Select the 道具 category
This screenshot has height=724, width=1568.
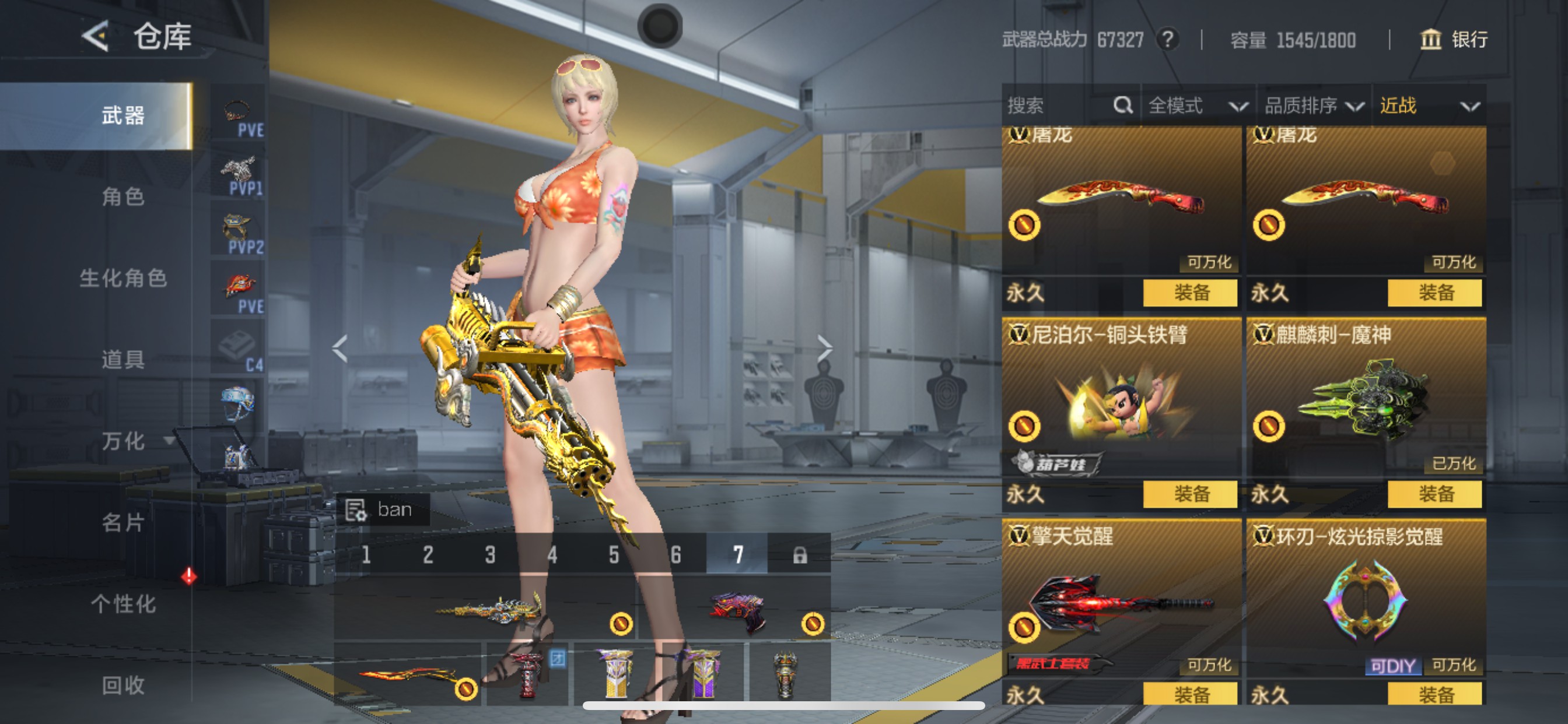(x=123, y=360)
